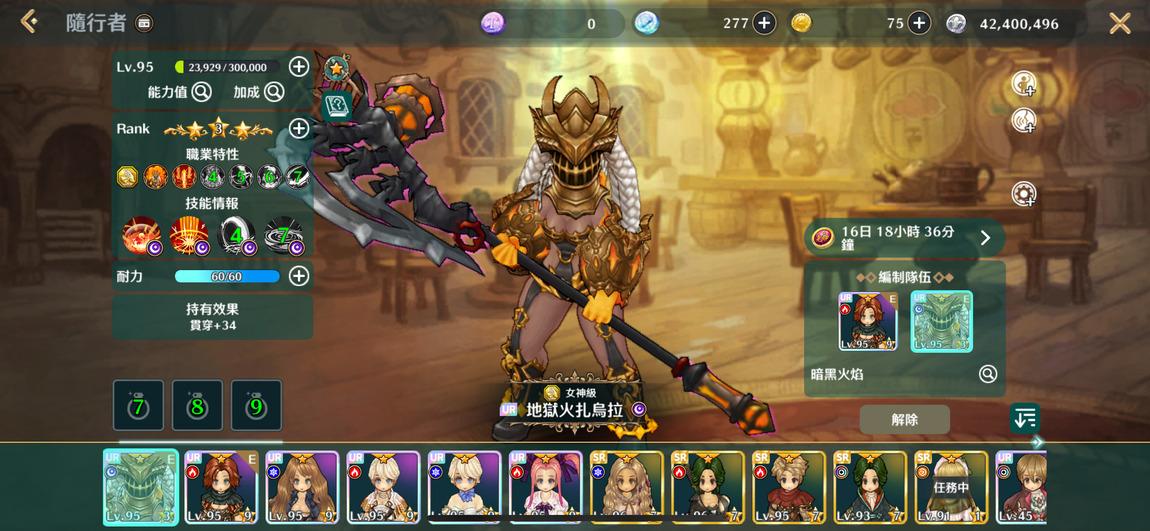Select the pink-haired UR companion thumbnail
This screenshot has height=531, width=1150.
pyautogui.click(x=545, y=487)
